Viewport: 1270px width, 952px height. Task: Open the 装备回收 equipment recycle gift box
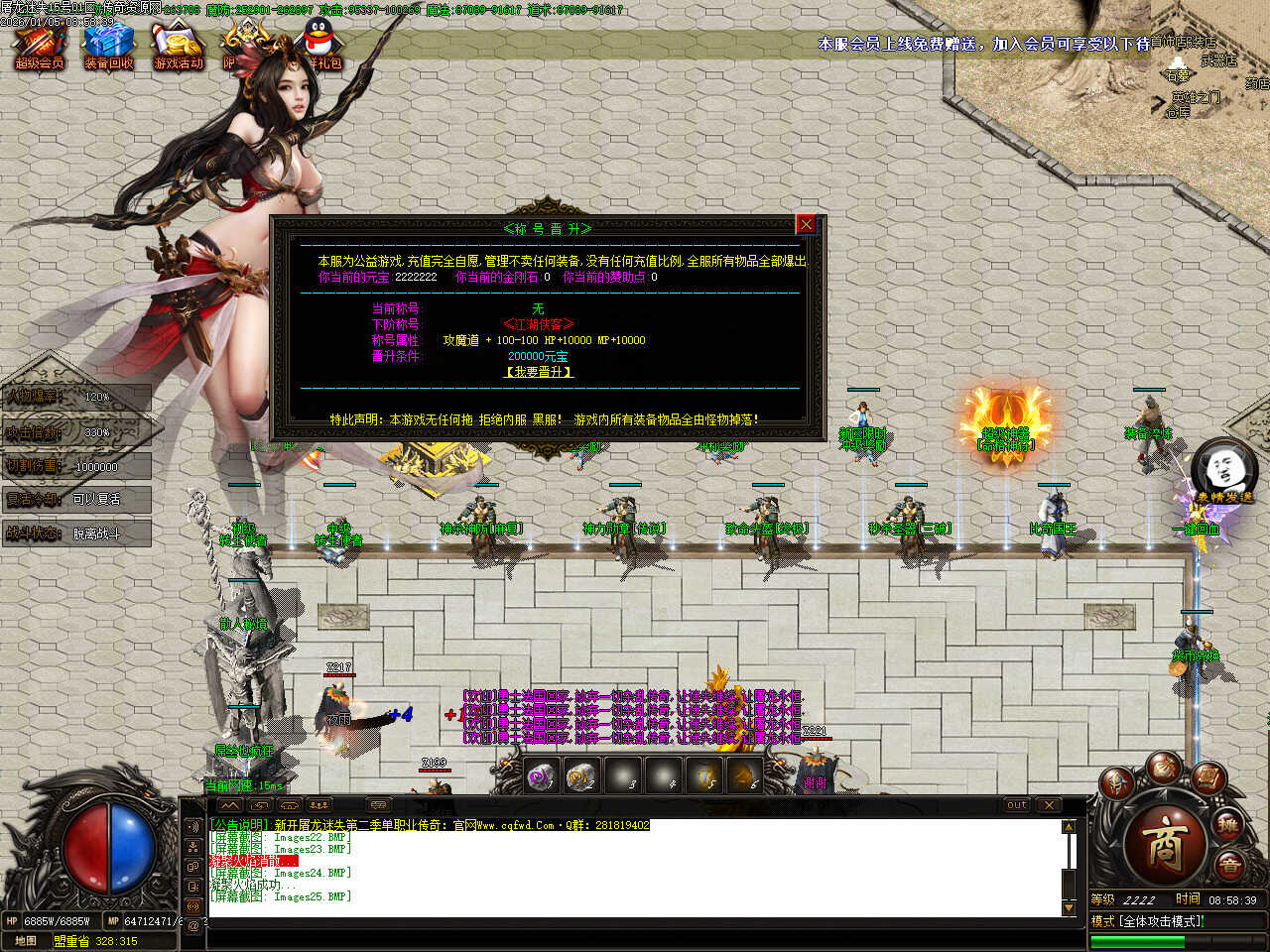[108, 47]
